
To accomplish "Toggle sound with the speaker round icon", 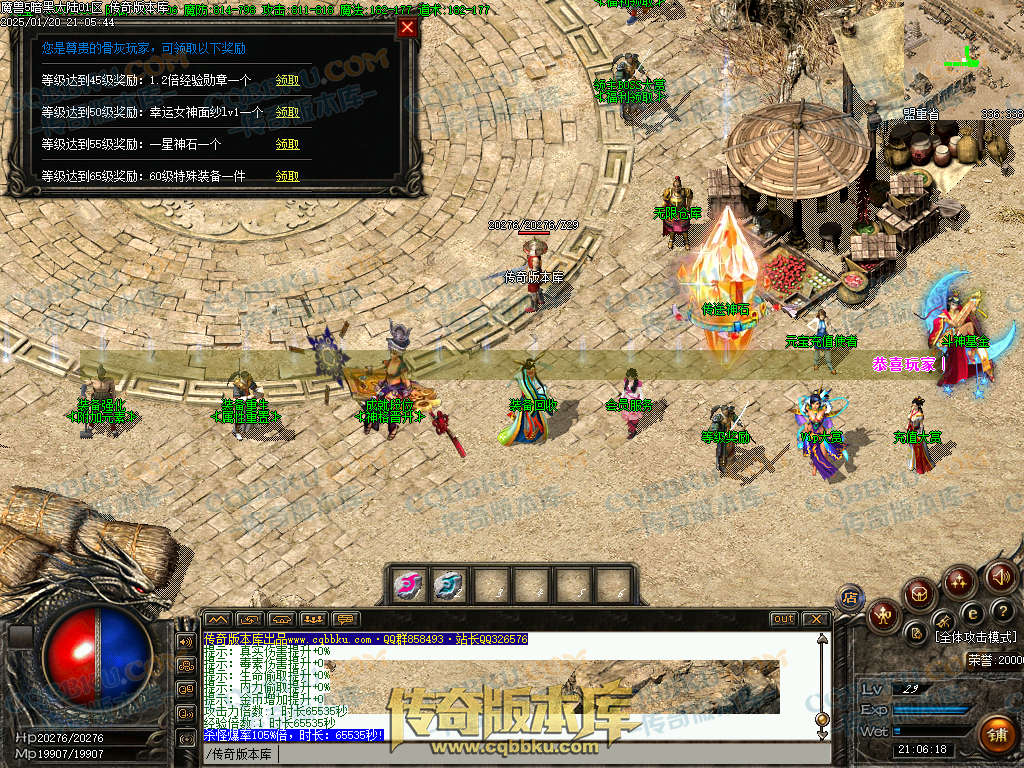I will (x=1000, y=576).
